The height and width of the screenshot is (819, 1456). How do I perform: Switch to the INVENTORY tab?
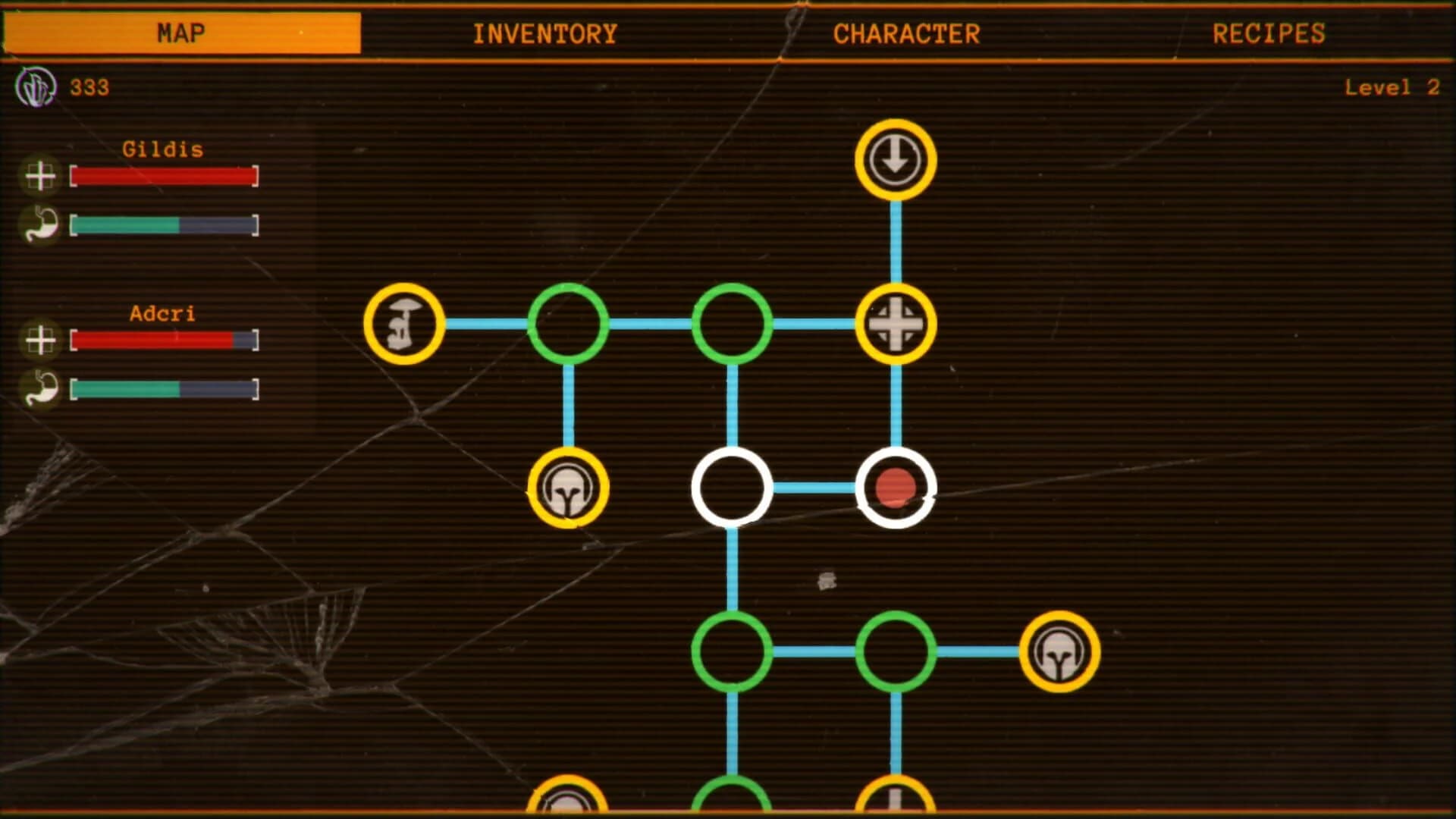[x=545, y=33]
